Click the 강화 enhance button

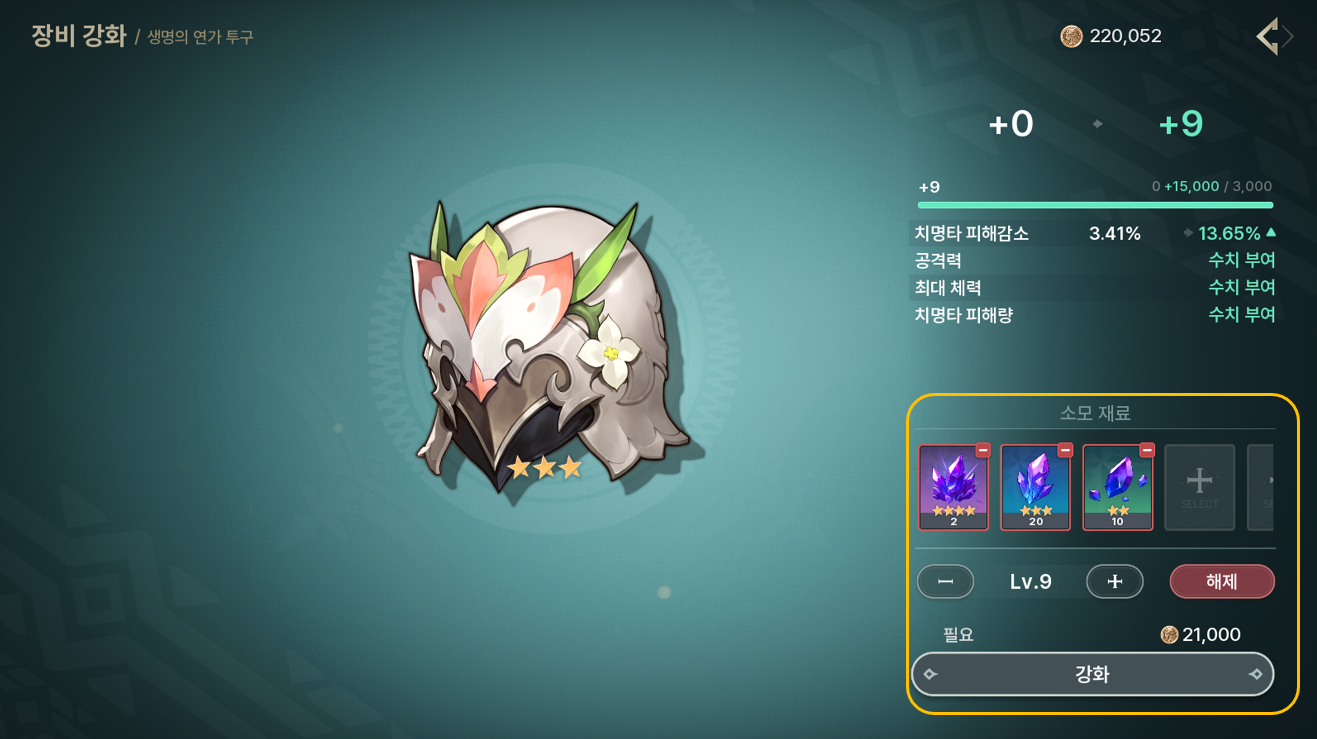[1092, 674]
